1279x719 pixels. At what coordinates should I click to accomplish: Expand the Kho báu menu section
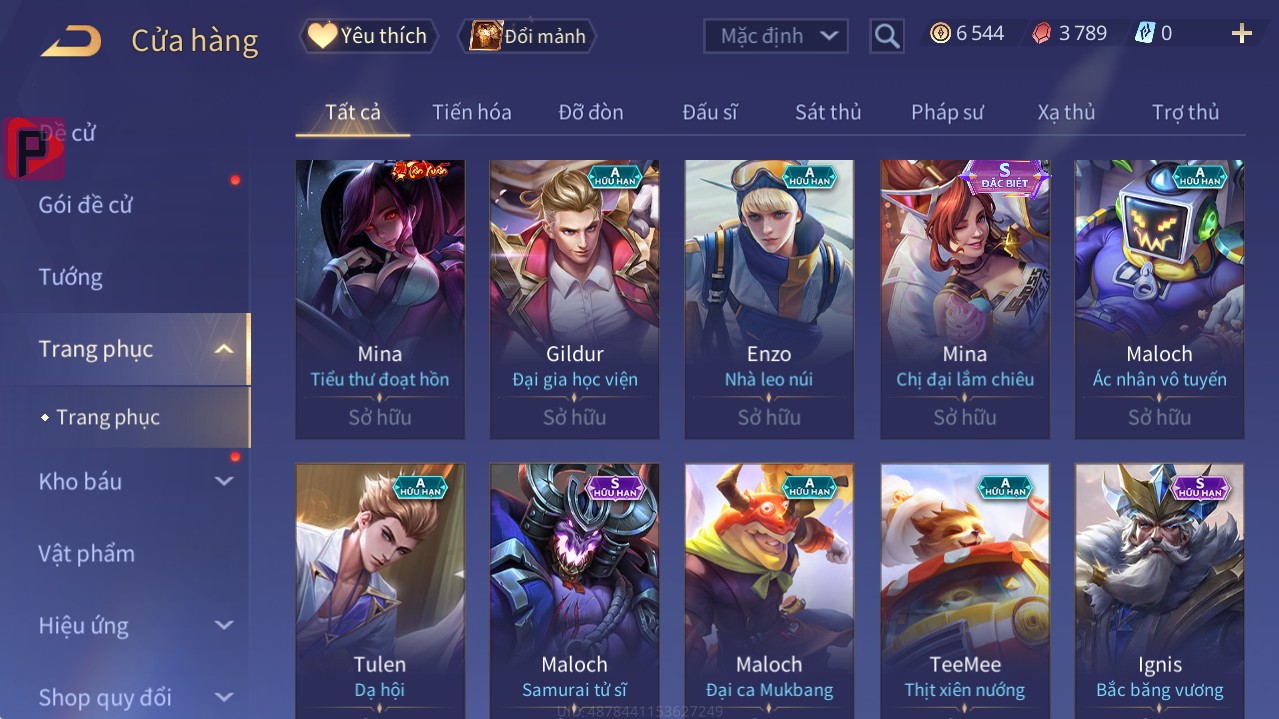[134, 481]
